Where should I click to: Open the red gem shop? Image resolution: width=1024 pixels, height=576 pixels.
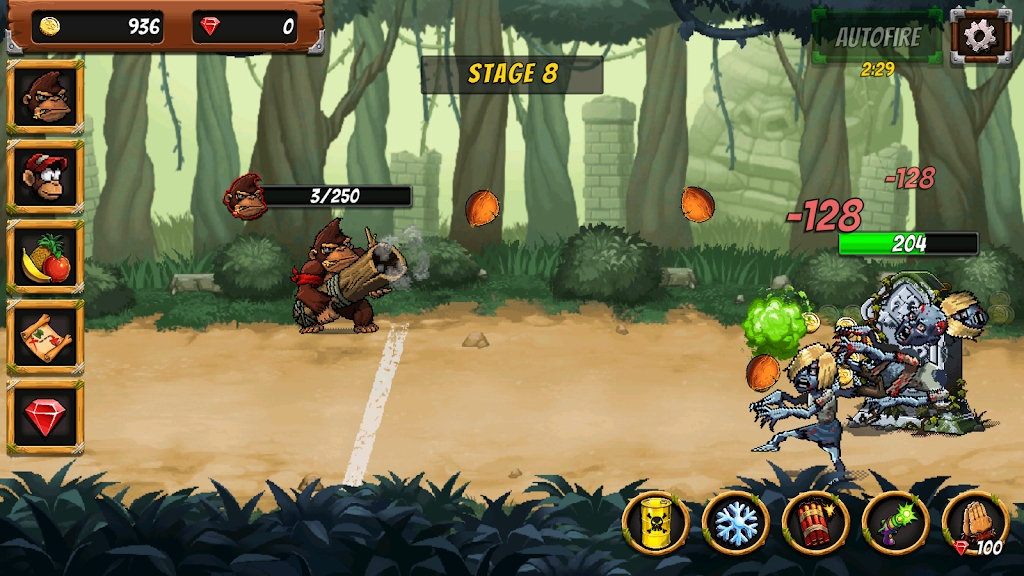(45, 417)
